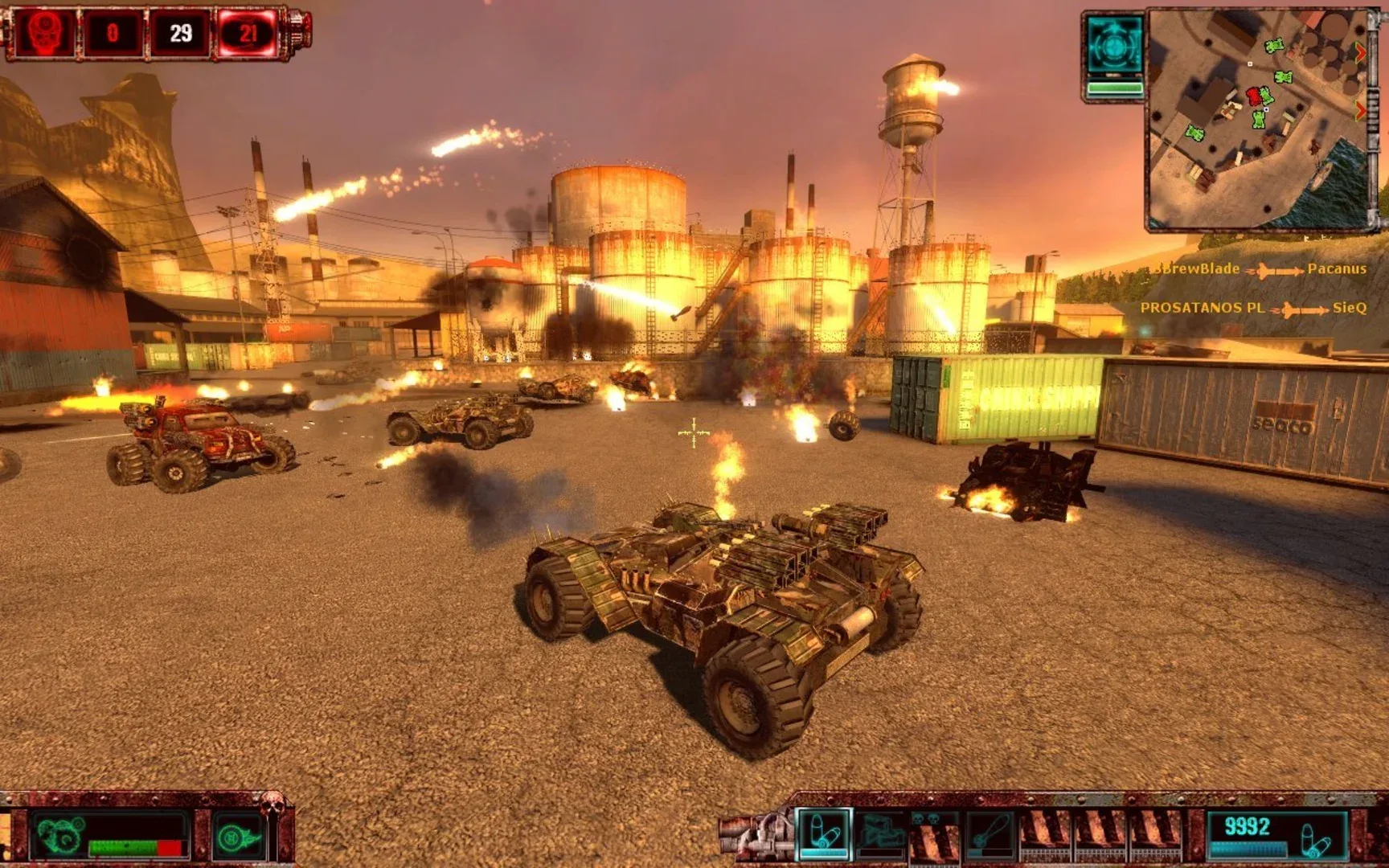The image size is (1389, 868).
Task: Click the red vehicle marker on minimap
Action: coord(1253,96)
